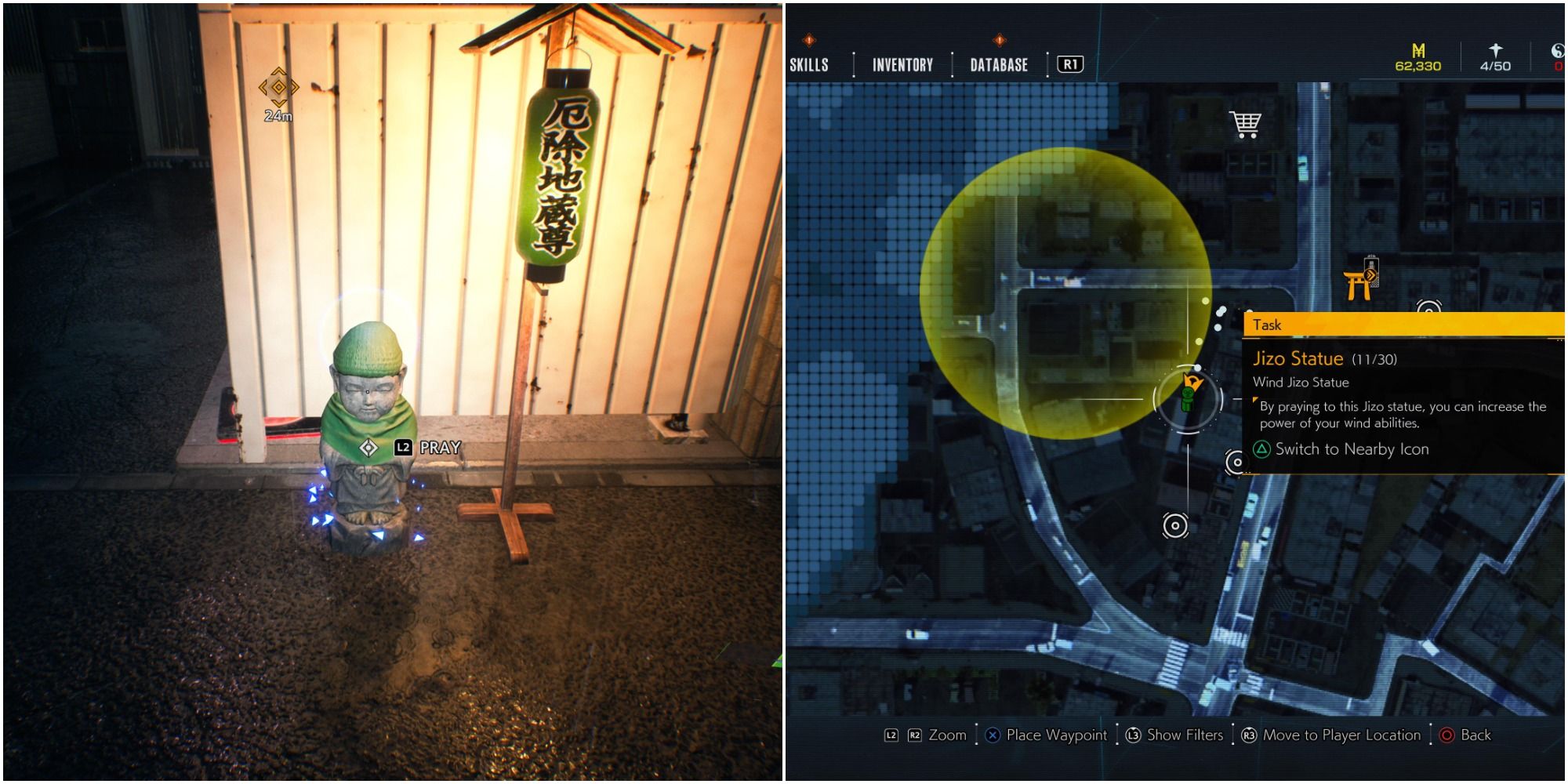Image resolution: width=1568 pixels, height=784 pixels.
Task: Click the Jizo Statue progress counter 11/30
Action: click(1374, 359)
